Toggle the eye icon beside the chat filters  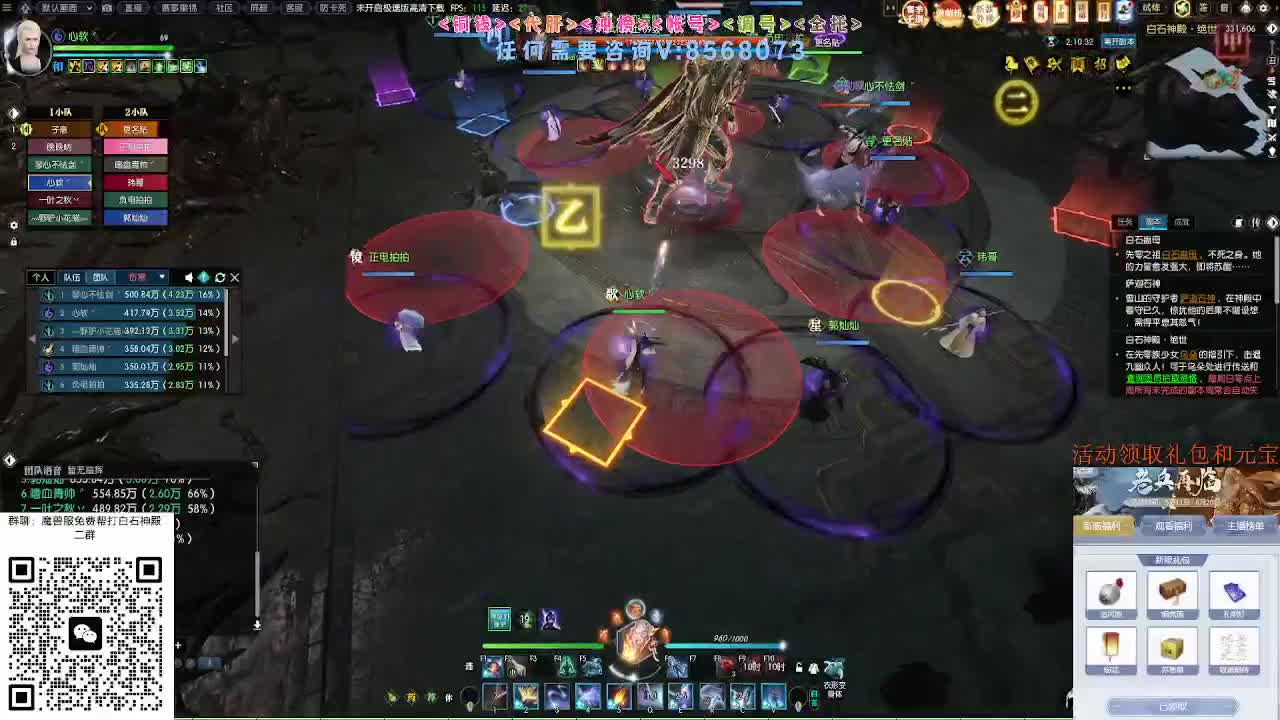point(204,277)
